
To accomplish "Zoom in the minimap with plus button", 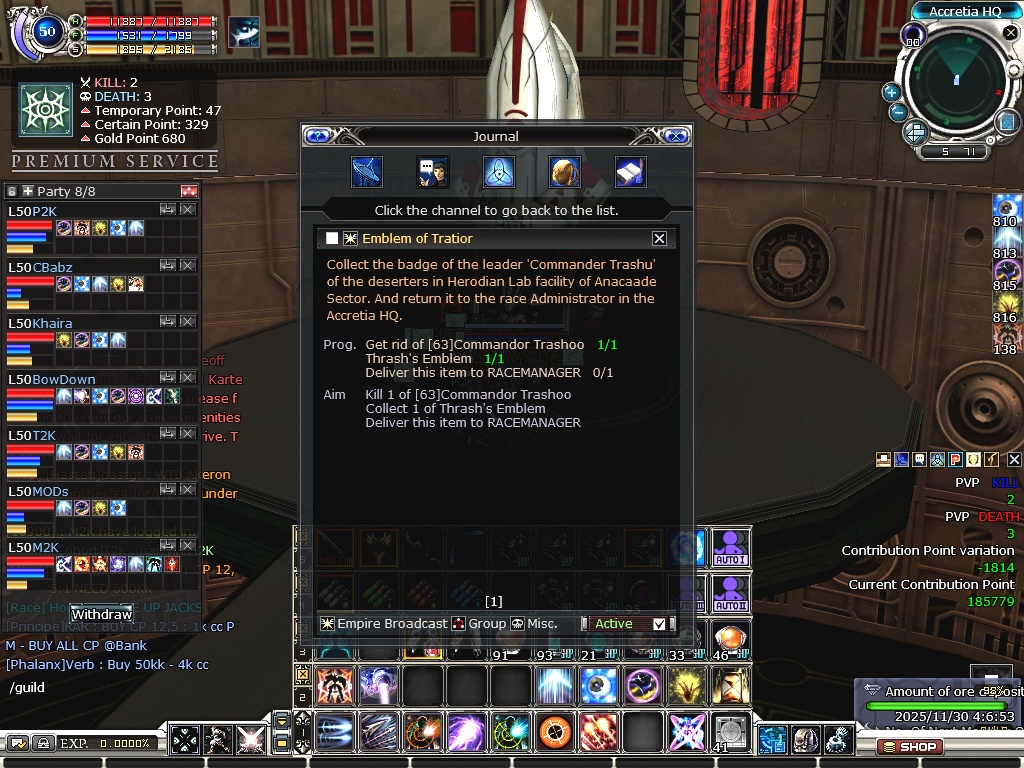I will coord(891,92).
